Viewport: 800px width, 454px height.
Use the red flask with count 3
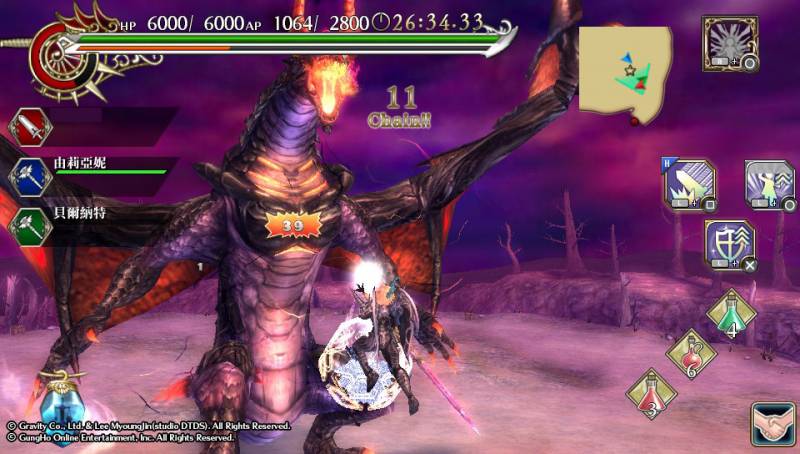(650, 393)
